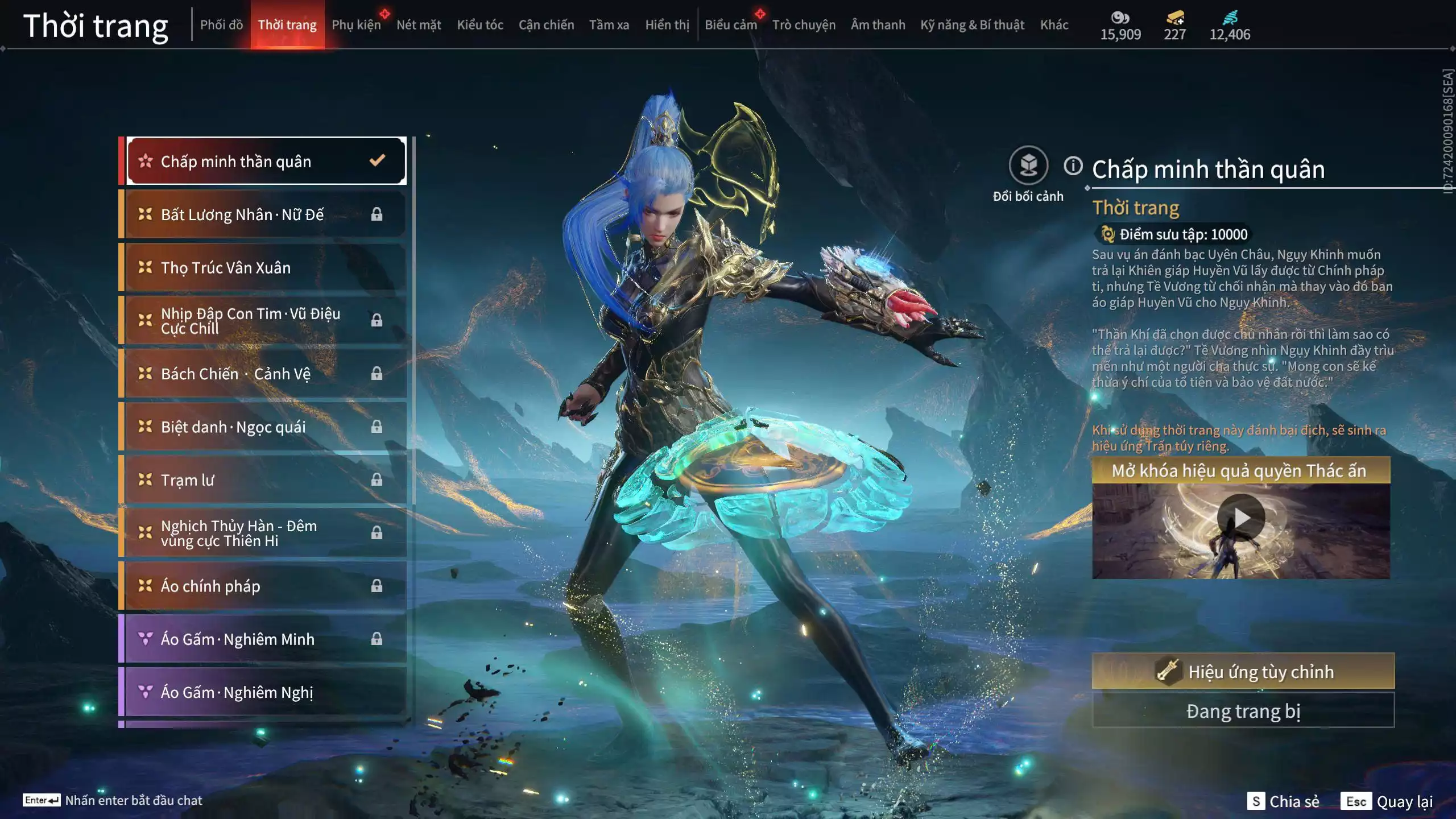Go to the Biểu cảm tab
This screenshot has width=1456, height=819.
coord(730,25)
